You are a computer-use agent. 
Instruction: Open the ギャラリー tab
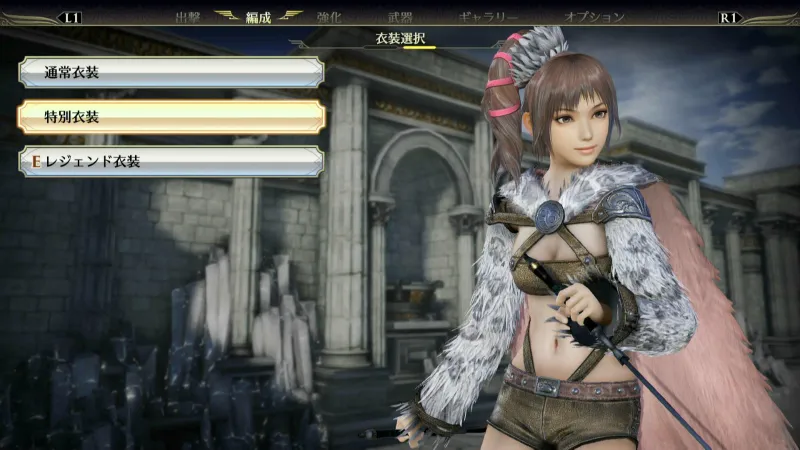click(x=488, y=17)
